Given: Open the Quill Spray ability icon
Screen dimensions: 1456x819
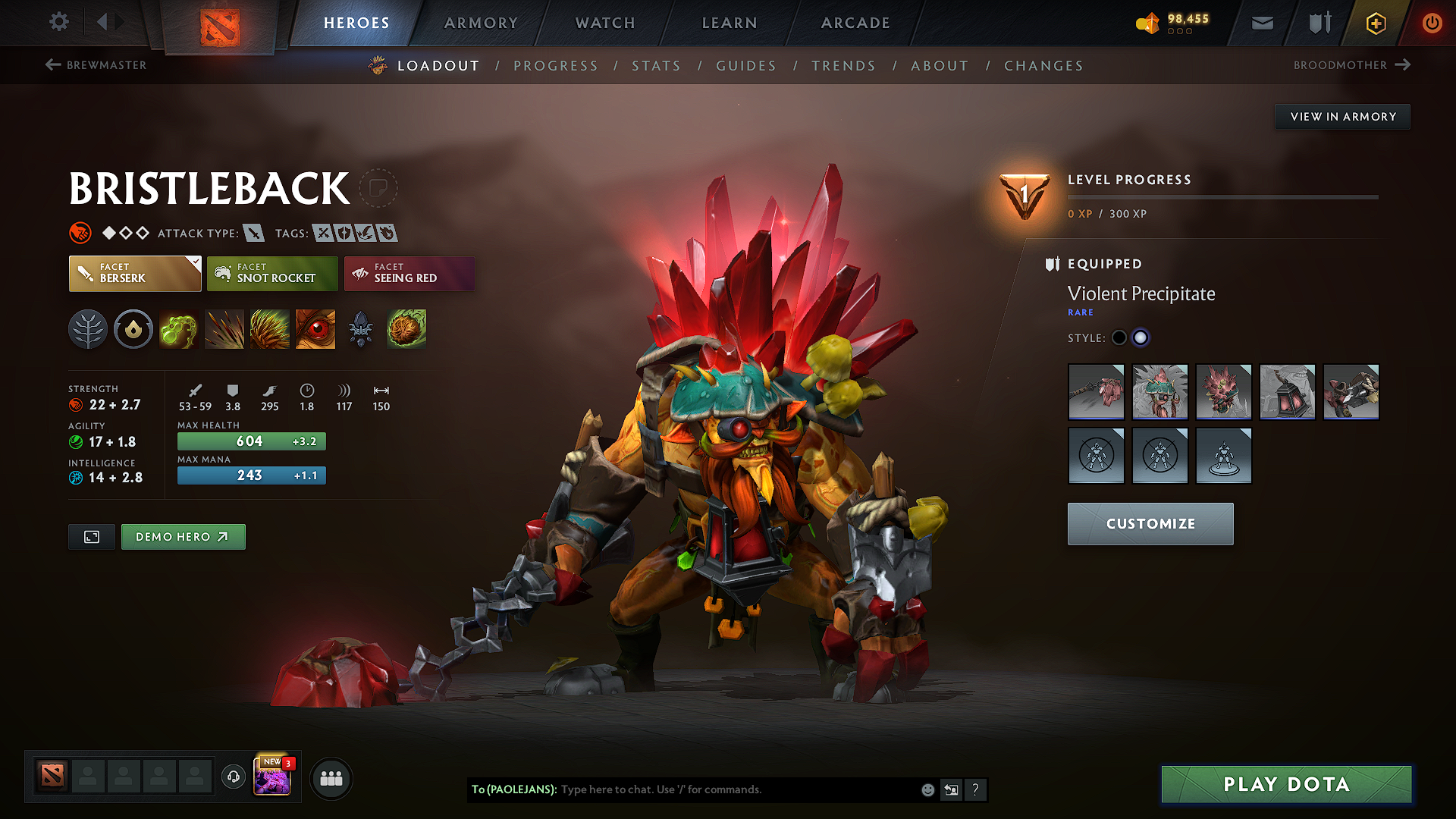Looking at the screenshot, I should [224, 328].
